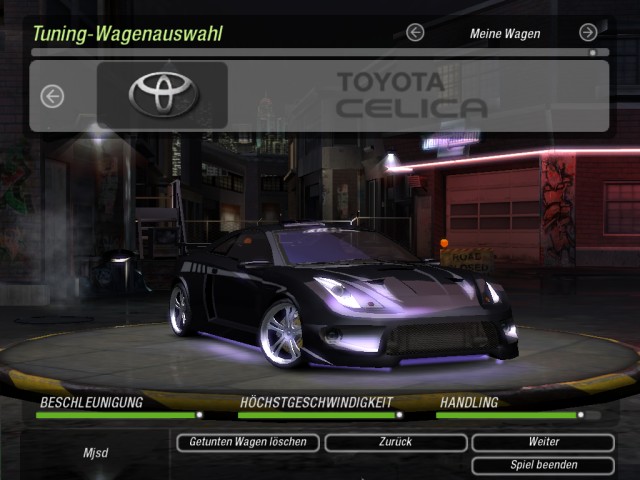Show previous car using arrow beside Toyota logo
Screen dimensions: 640x480
pyautogui.click(x=52, y=96)
